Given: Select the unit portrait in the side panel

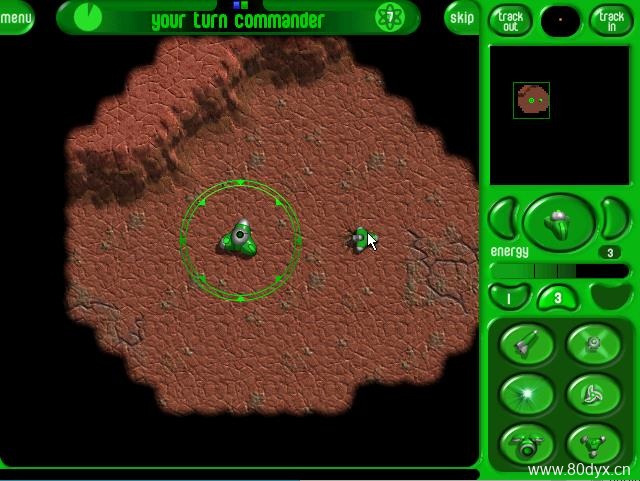Looking at the screenshot, I should [x=559, y=221].
